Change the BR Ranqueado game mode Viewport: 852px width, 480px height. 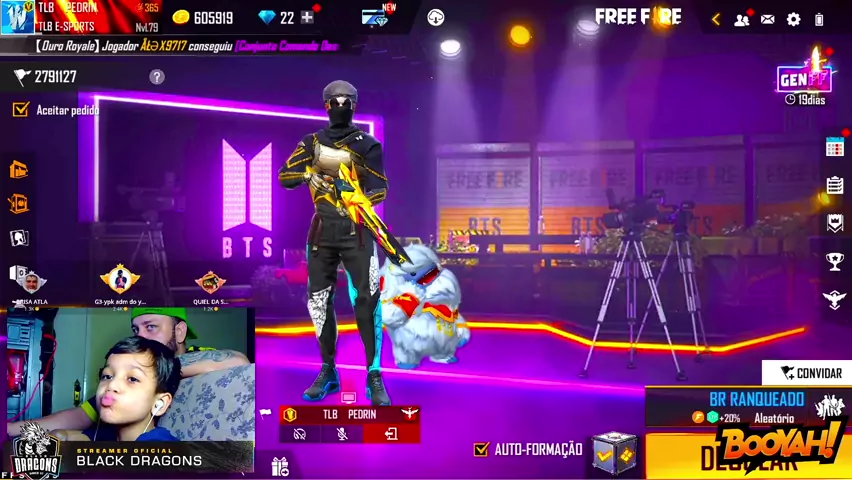[758, 407]
